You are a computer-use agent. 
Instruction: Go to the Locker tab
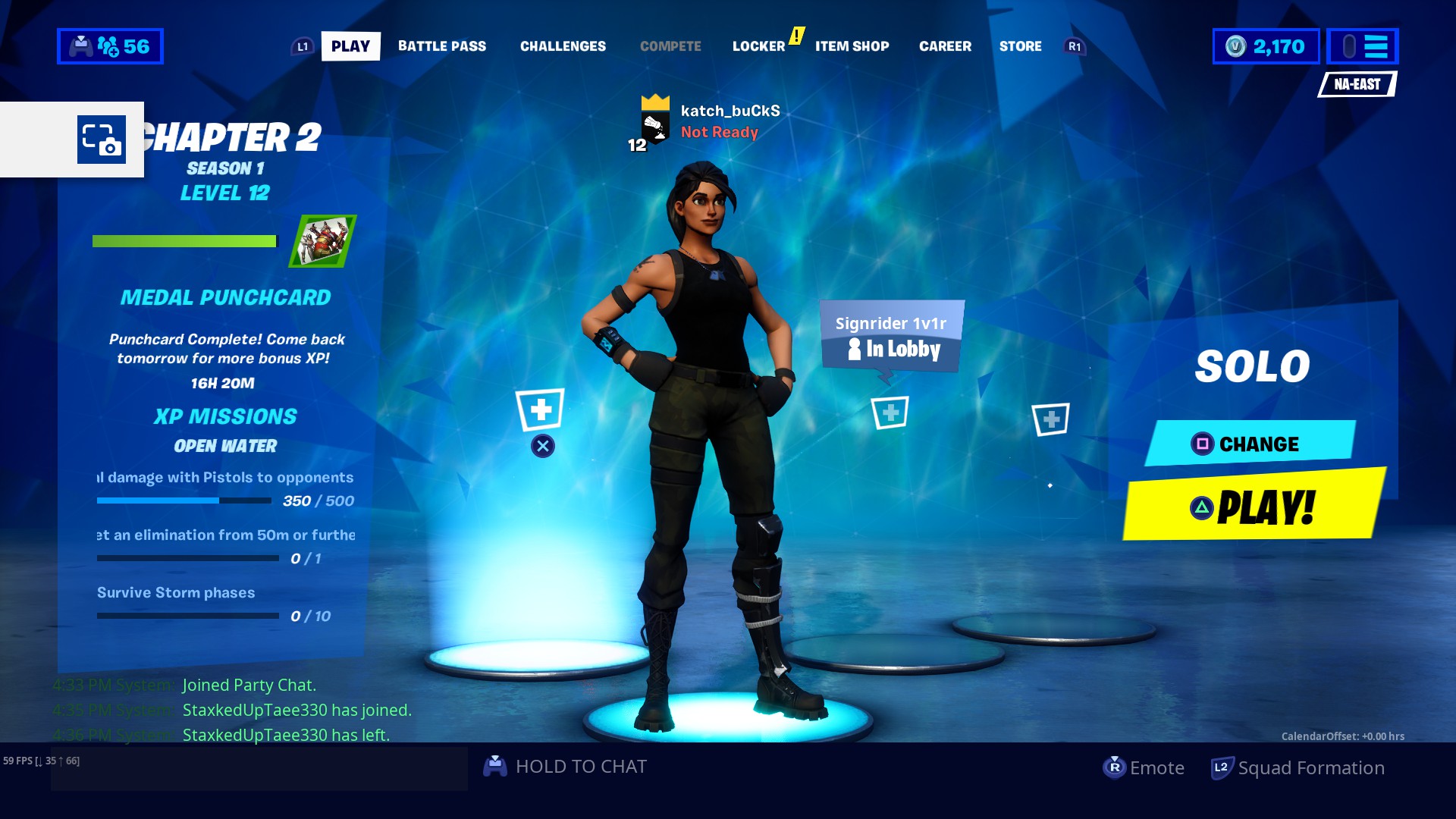point(758,46)
